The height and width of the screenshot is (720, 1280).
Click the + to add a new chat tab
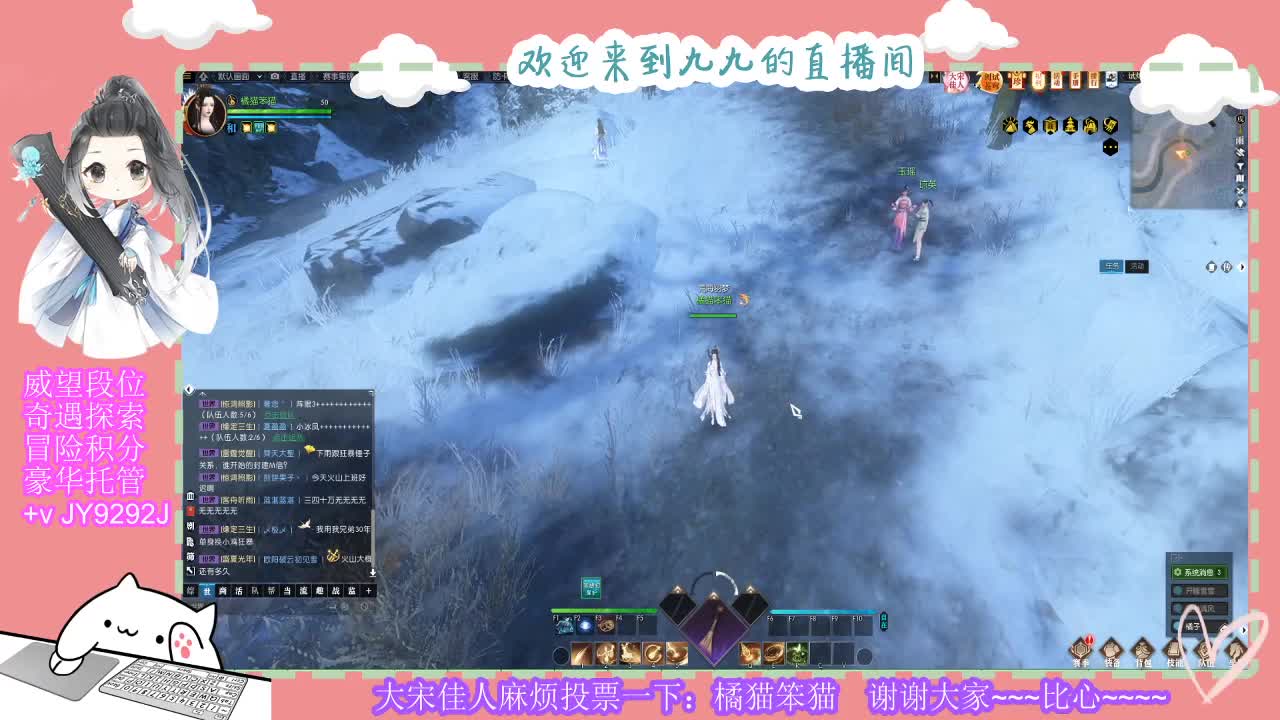tap(367, 591)
